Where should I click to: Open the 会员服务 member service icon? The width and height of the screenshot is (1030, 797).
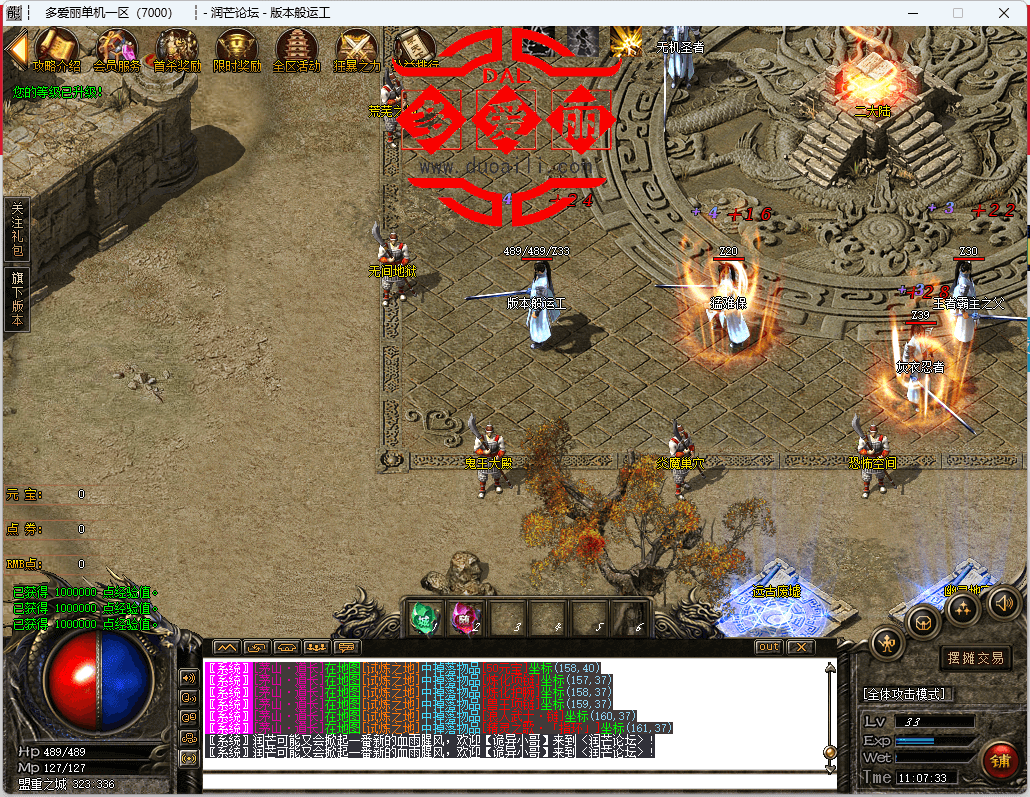point(116,47)
